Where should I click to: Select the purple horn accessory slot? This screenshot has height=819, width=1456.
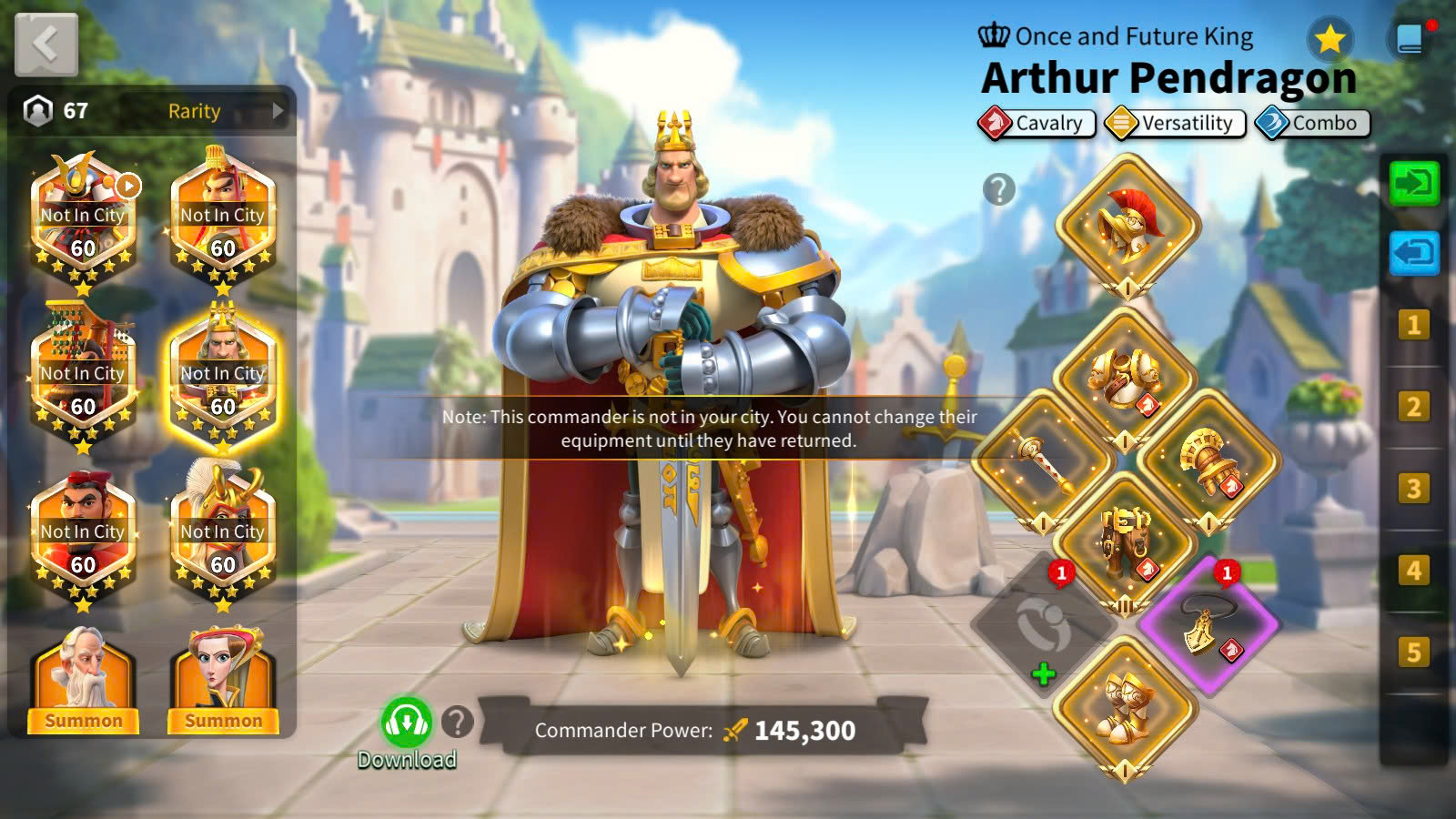point(1208,626)
